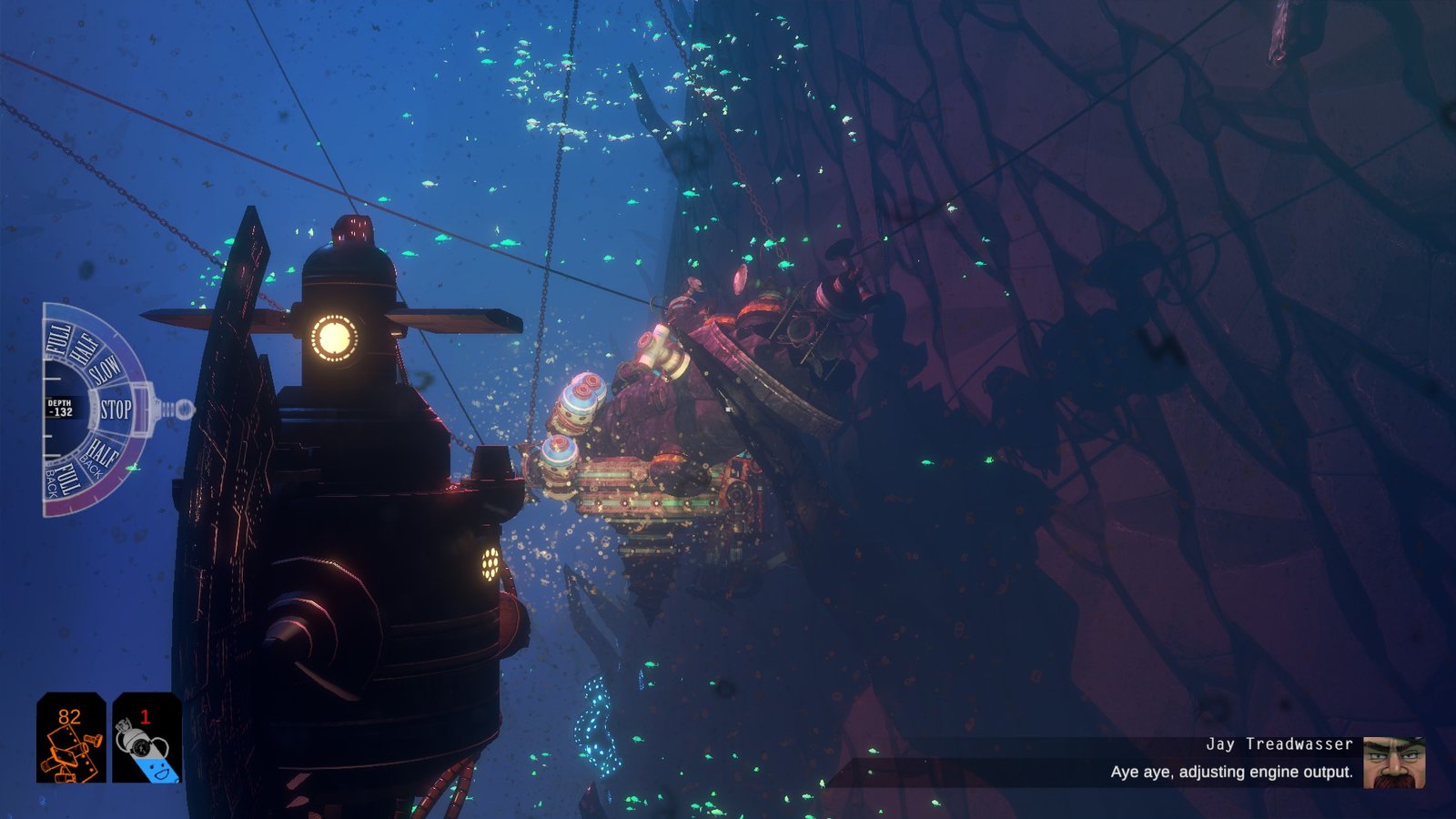The image size is (1456, 819).
Task: Set the engine telegraph to FULL ahead
Action: (x=59, y=339)
